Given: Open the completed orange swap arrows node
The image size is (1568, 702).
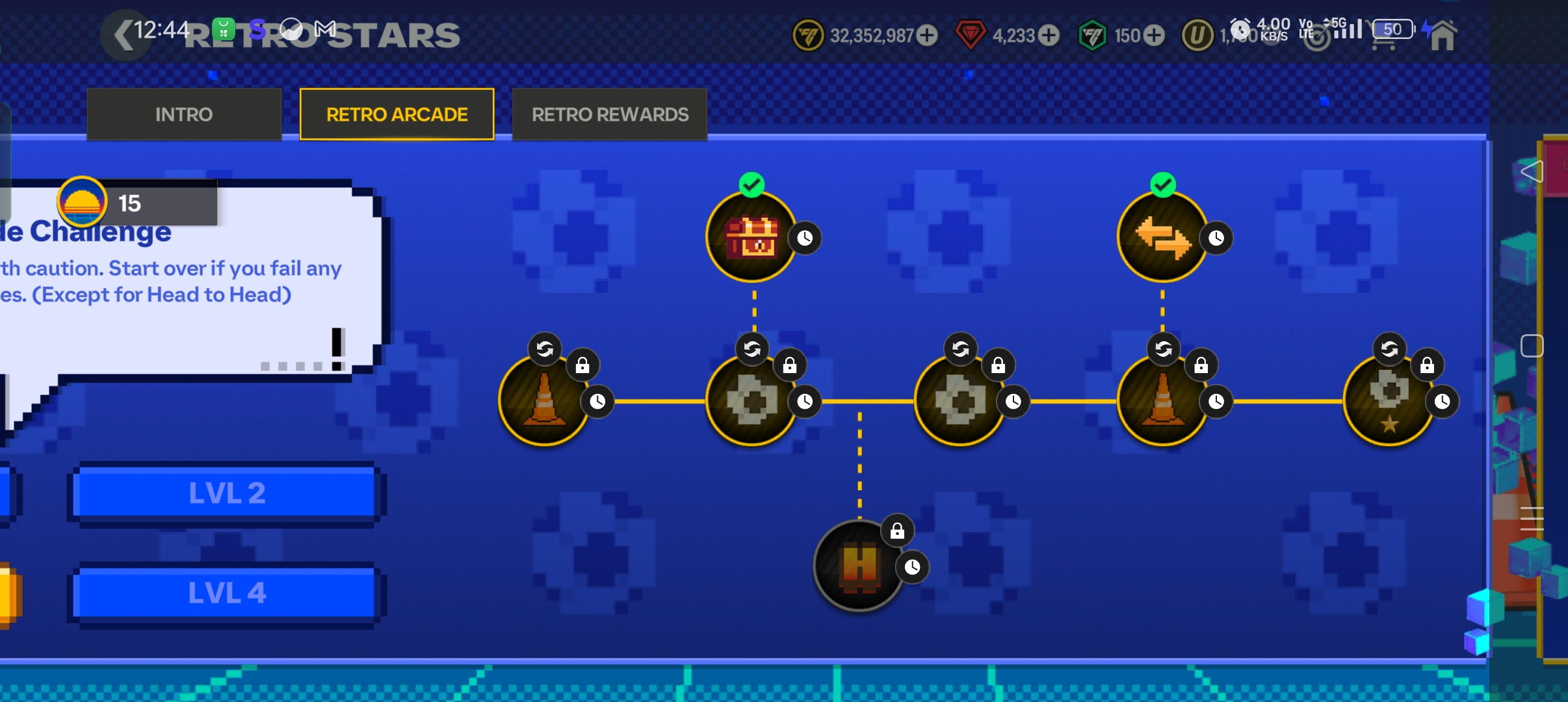Looking at the screenshot, I should [x=1162, y=237].
